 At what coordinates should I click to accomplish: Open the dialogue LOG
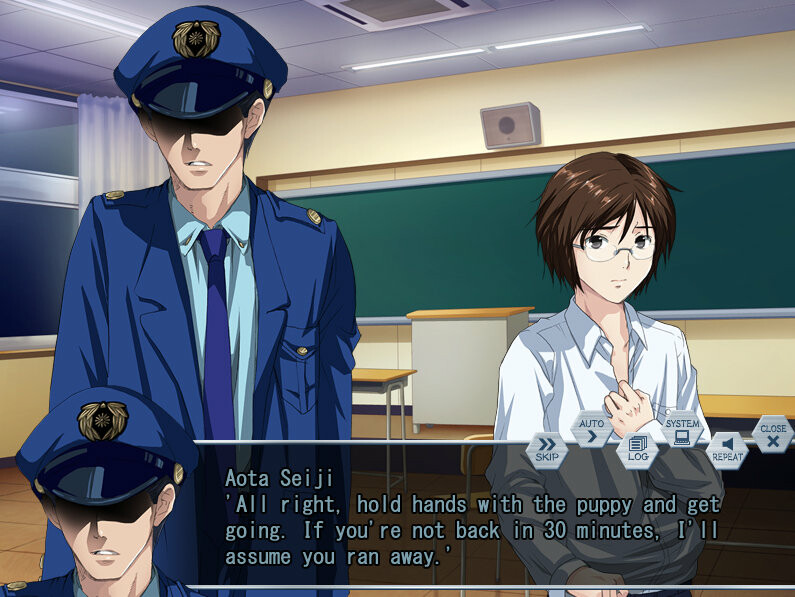[x=637, y=448]
